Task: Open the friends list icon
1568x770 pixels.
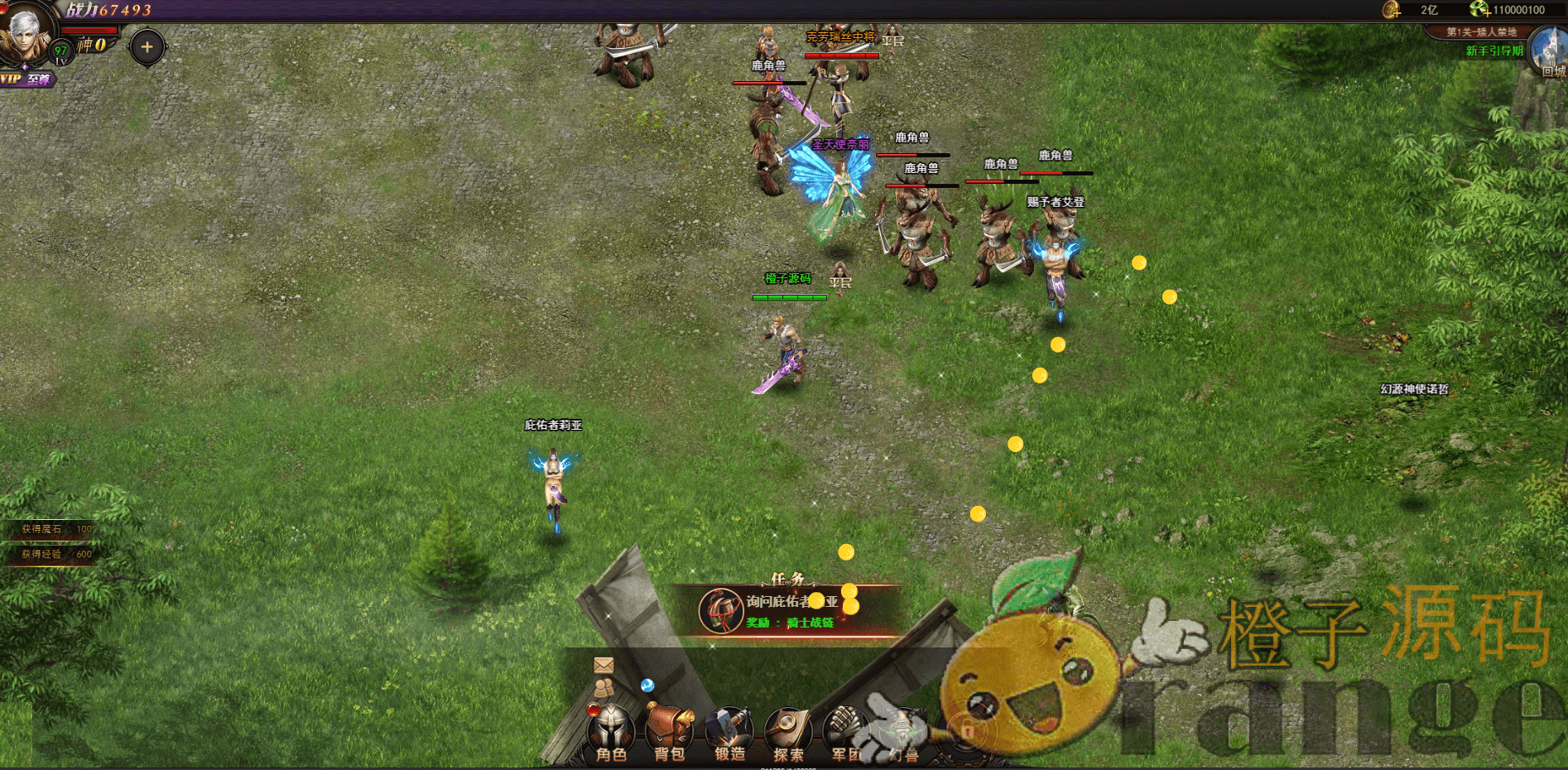Action: [x=604, y=688]
